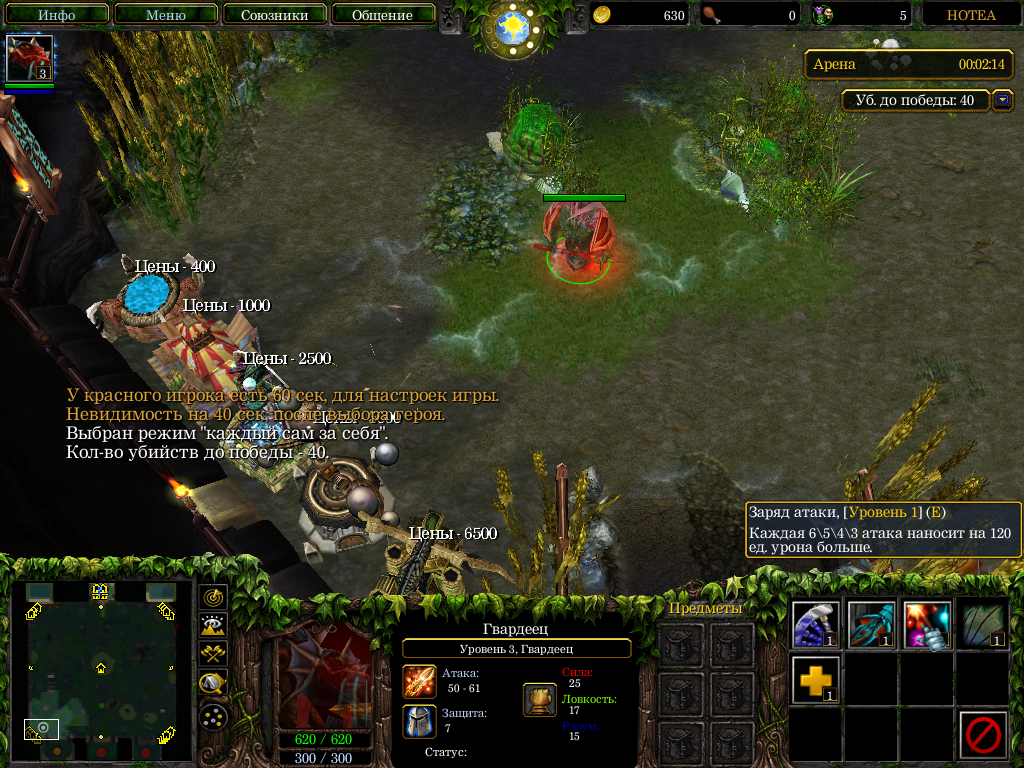Select the green slash passive ability

pyautogui.click(x=981, y=625)
